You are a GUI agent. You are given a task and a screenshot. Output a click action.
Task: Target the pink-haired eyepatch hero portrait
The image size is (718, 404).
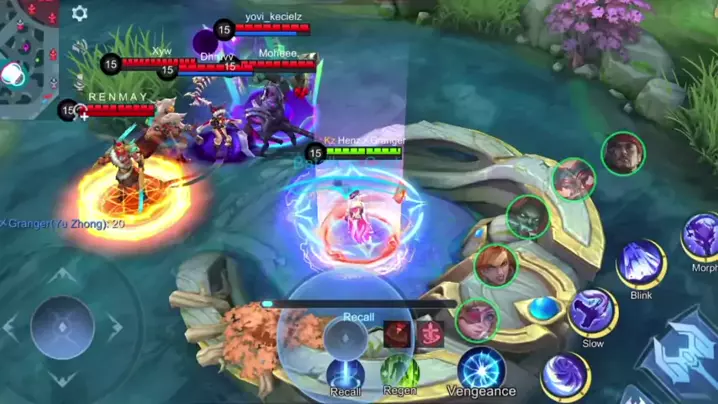tap(477, 319)
